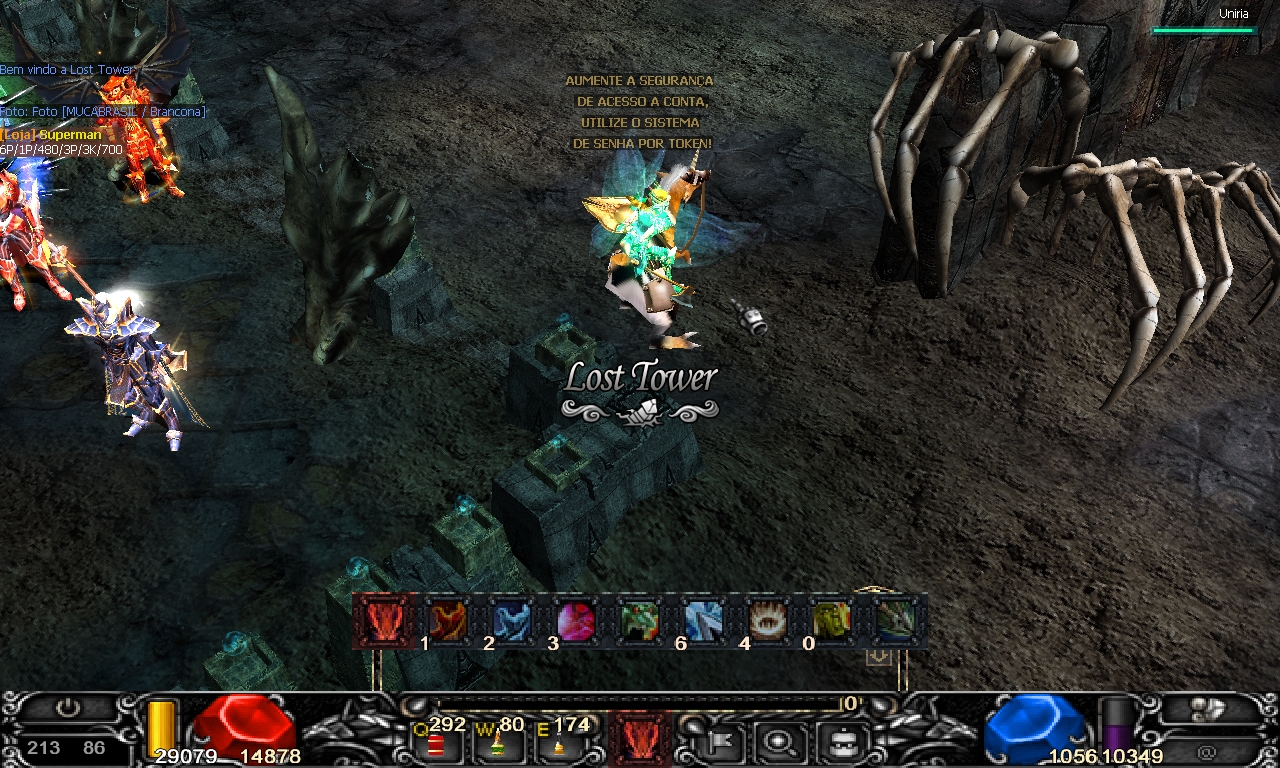Open the magnifying glass search button
Viewport: 1280px width, 768px height.
(776, 741)
